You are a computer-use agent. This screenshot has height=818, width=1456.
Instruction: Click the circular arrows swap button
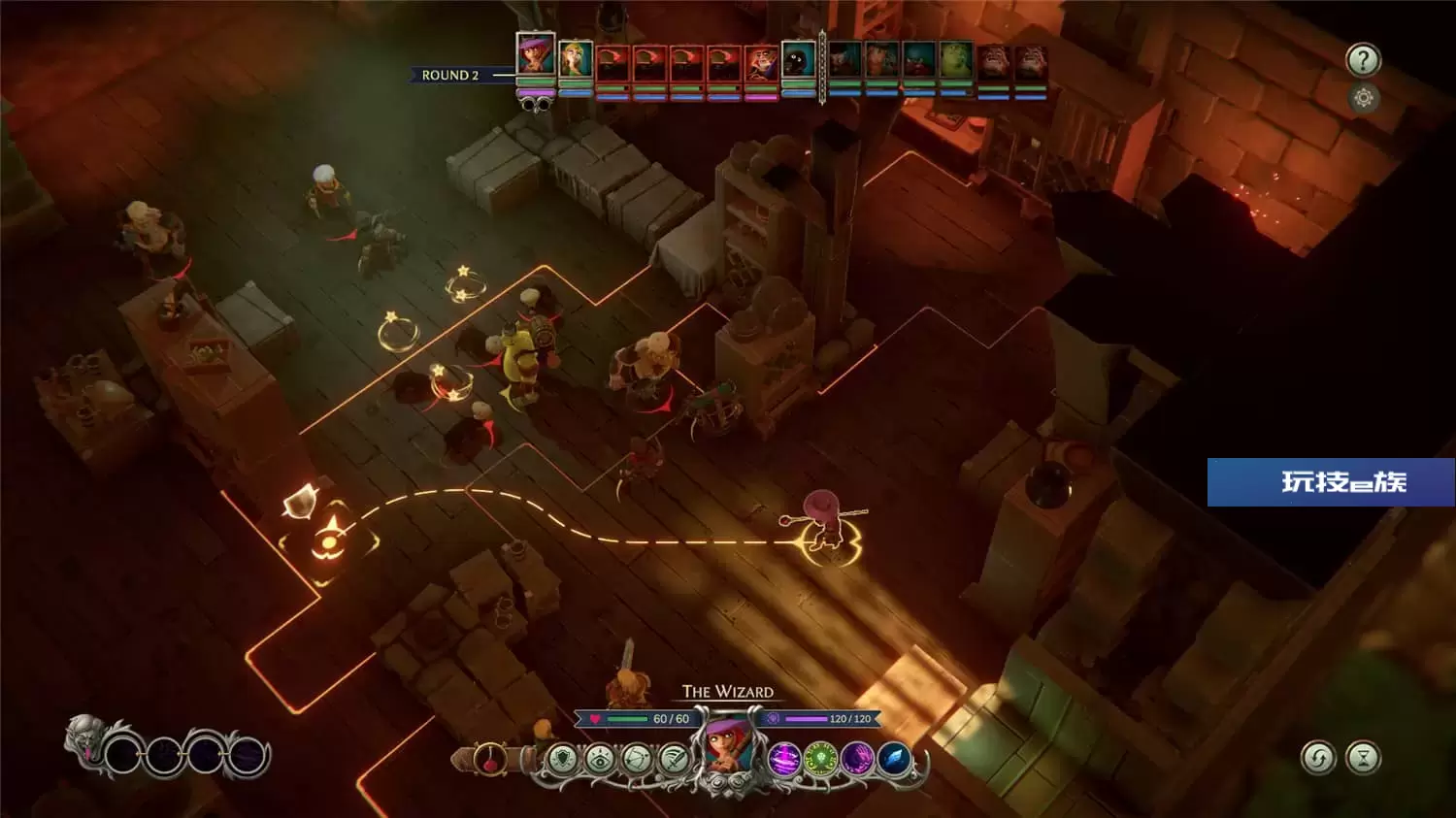[1318, 758]
